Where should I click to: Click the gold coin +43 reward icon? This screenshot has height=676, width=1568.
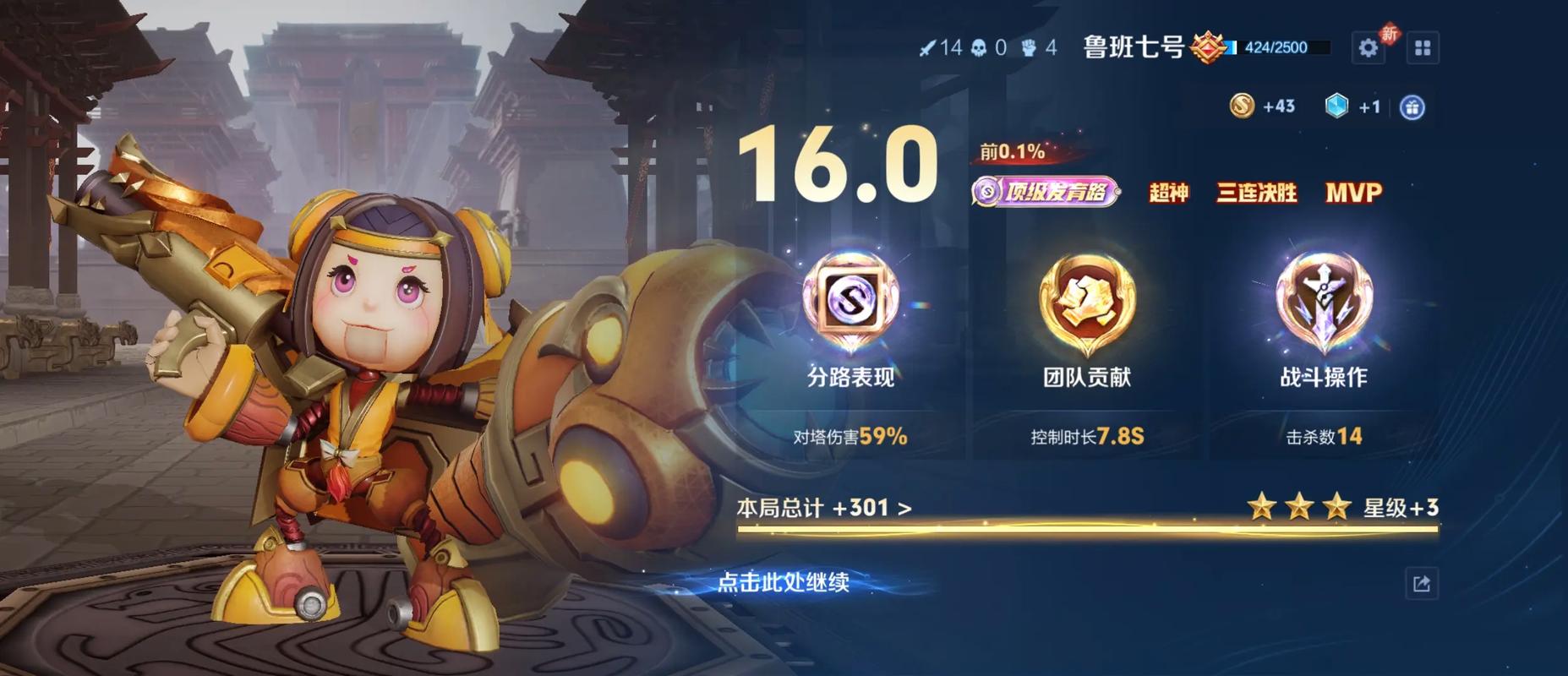[1243, 106]
